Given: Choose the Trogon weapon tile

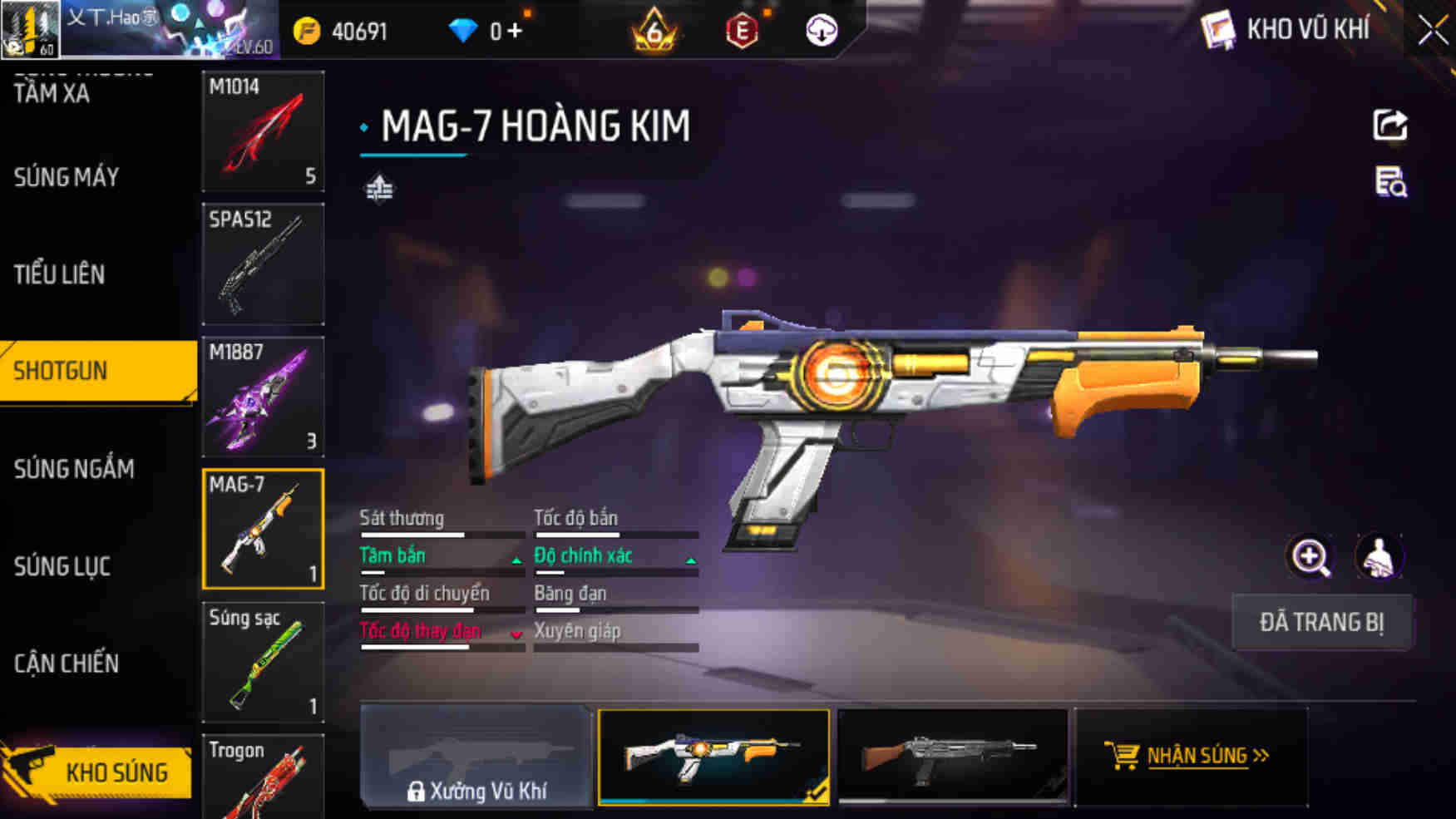Looking at the screenshot, I should 263,777.
